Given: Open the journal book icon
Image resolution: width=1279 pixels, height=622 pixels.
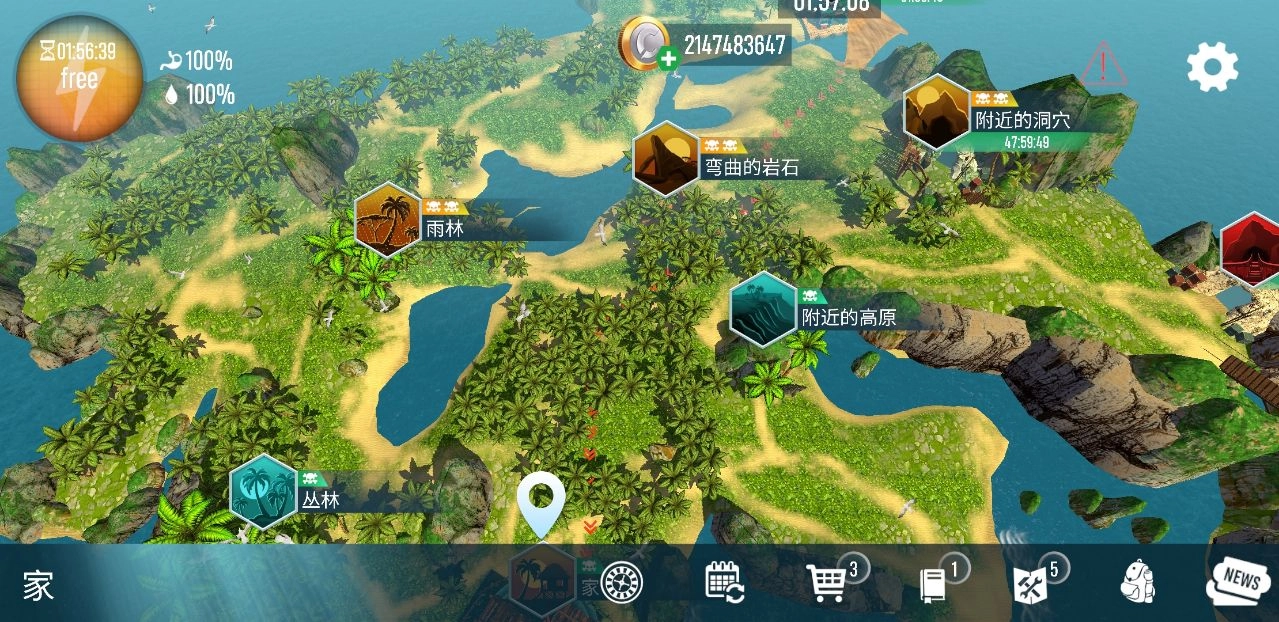Looking at the screenshot, I should click(932, 585).
